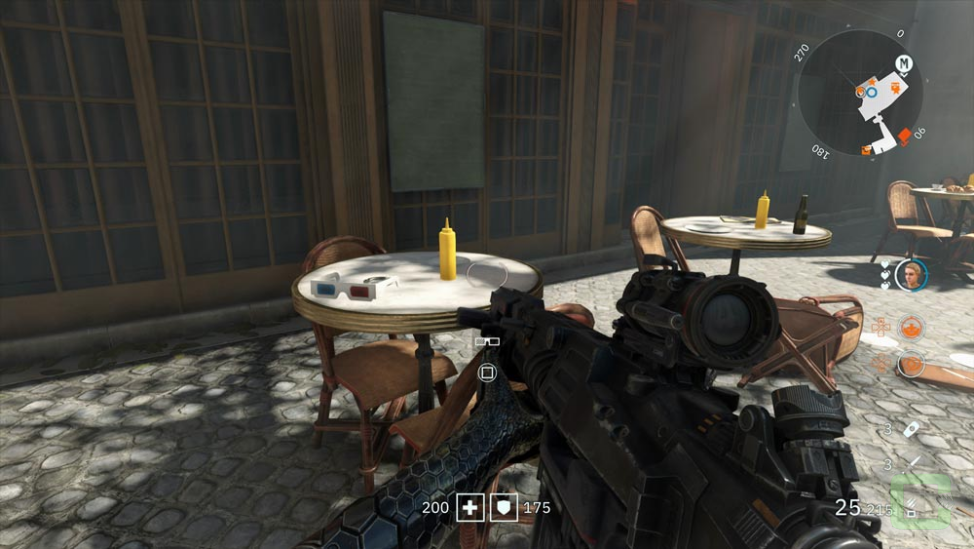
Task: Select the throwing knife icon
Action: [913, 463]
